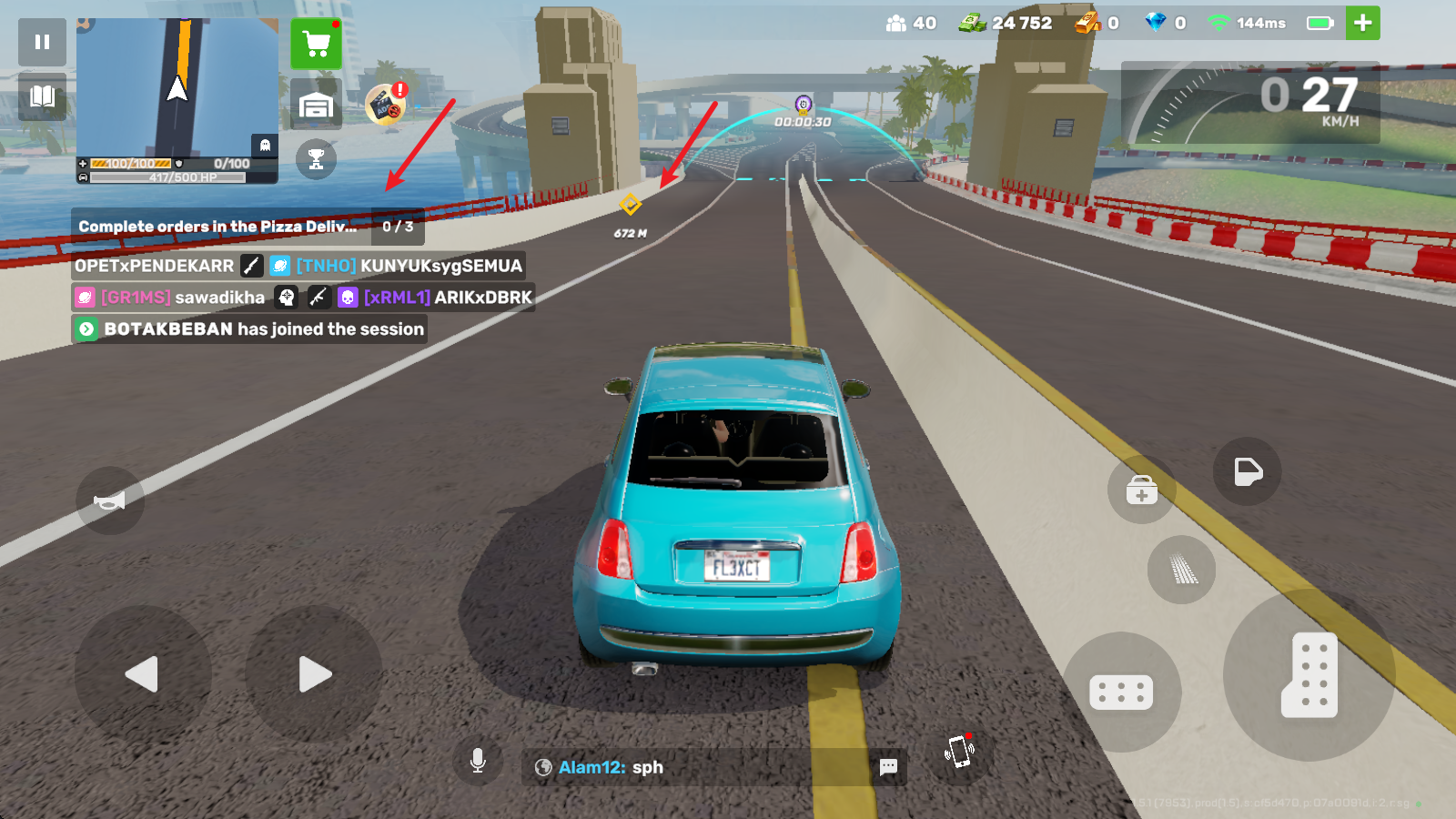This screenshot has width=1456, height=819.
Task: Open the green shopping cart store
Action: pyautogui.click(x=316, y=44)
